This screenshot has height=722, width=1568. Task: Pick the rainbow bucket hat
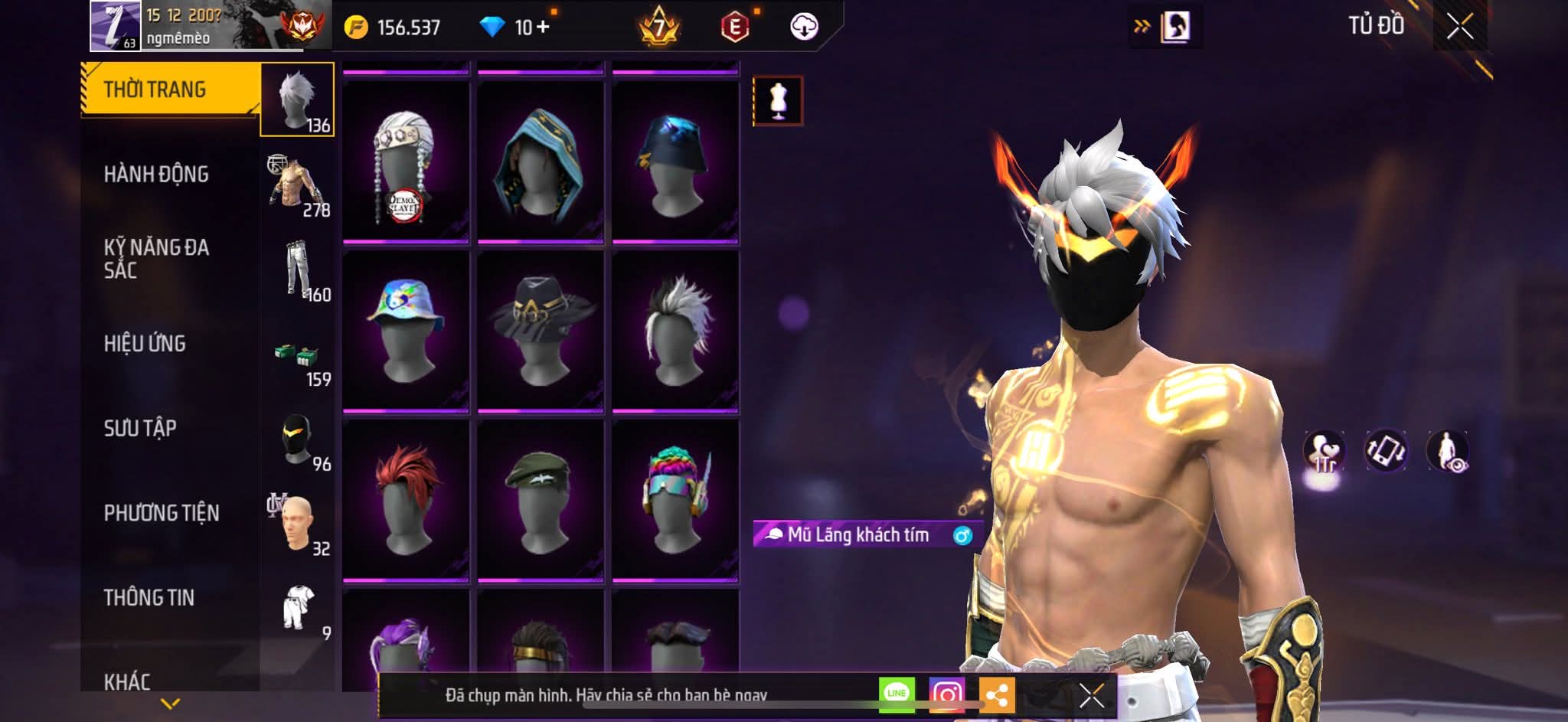point(405,331)
